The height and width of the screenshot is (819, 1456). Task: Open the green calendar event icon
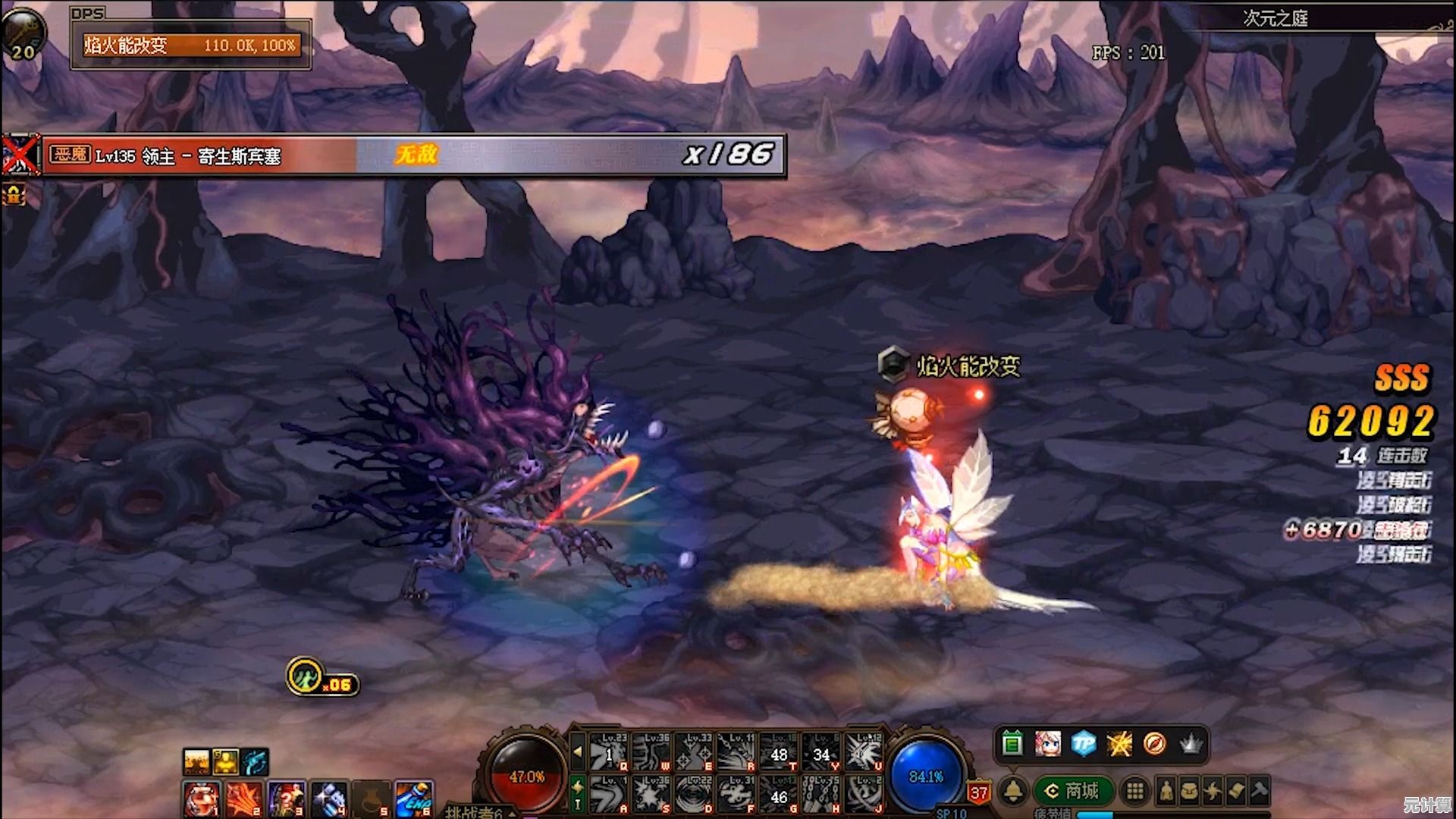(1012, 744)
